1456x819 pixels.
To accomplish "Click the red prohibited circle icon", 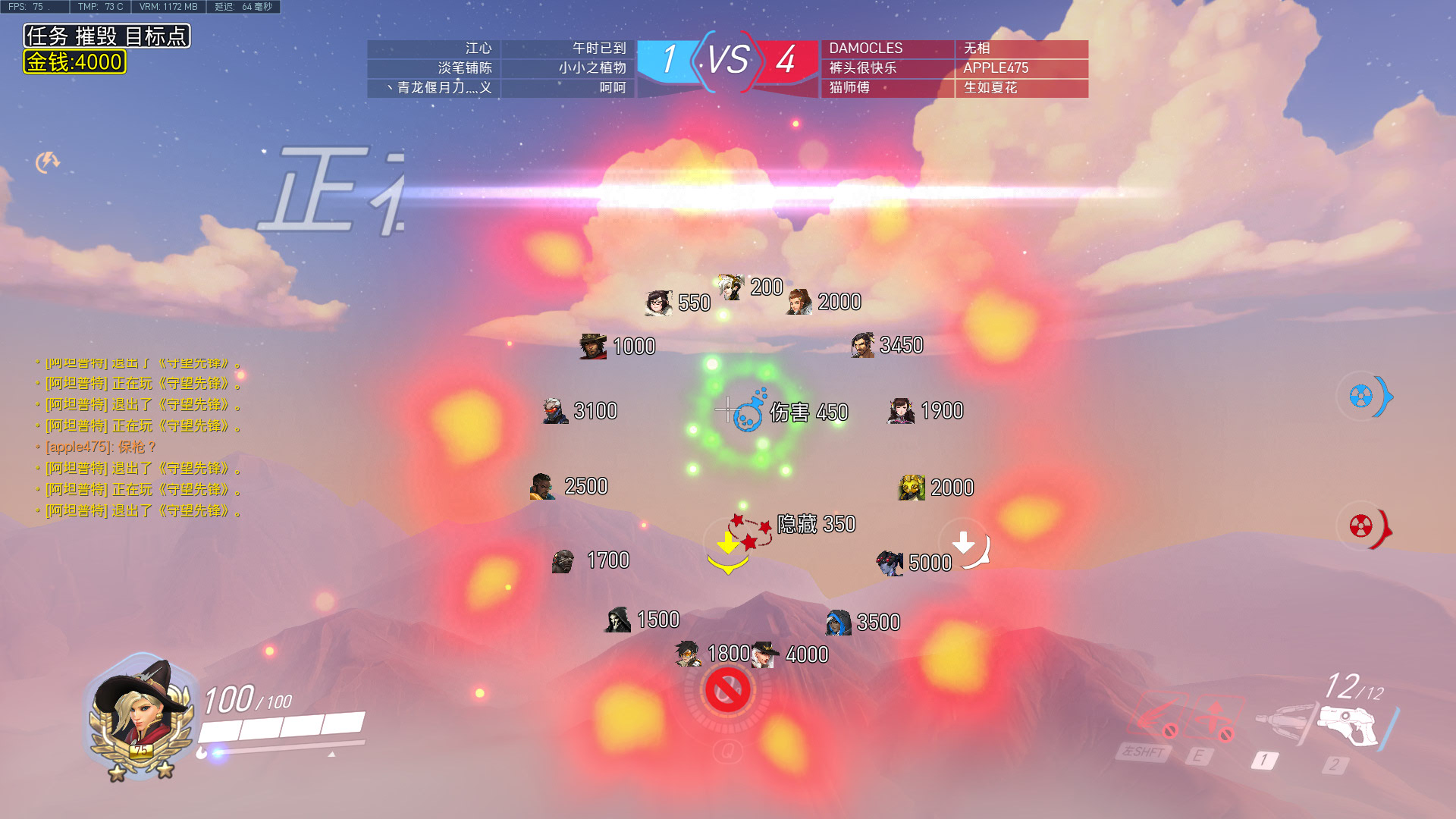I will [728, 690].
